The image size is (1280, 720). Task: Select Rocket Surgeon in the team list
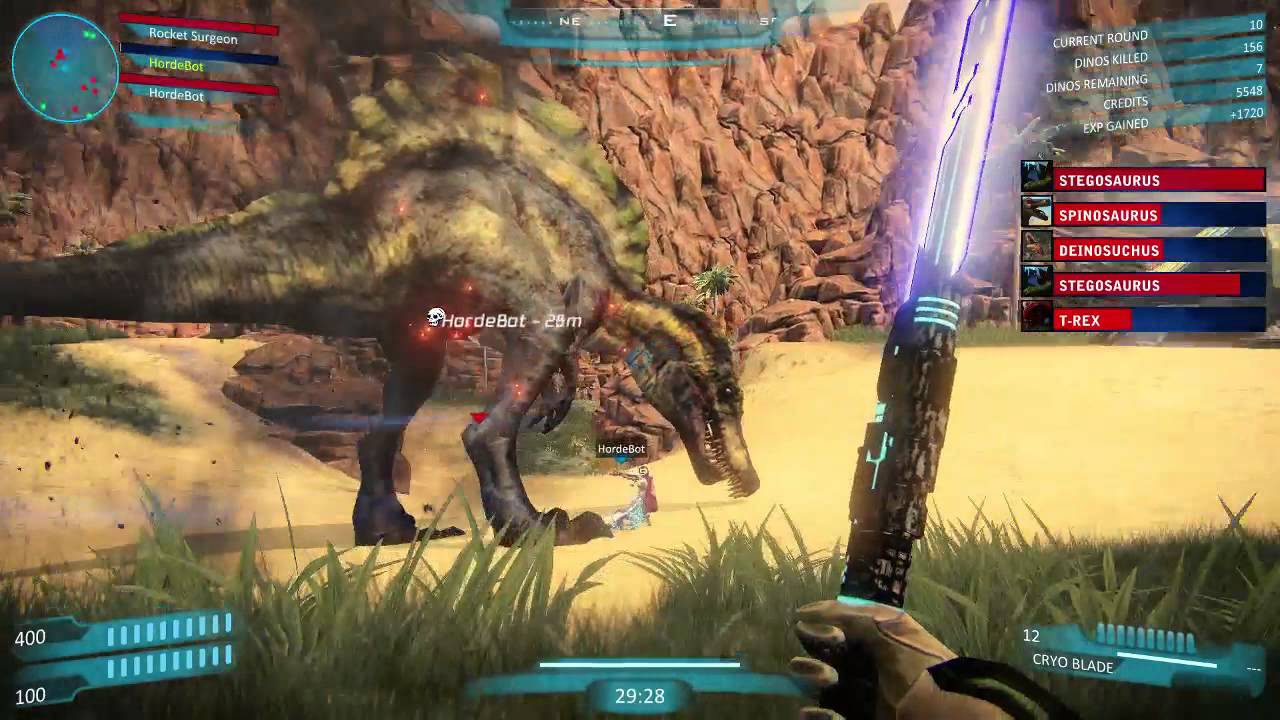[193, 37]
